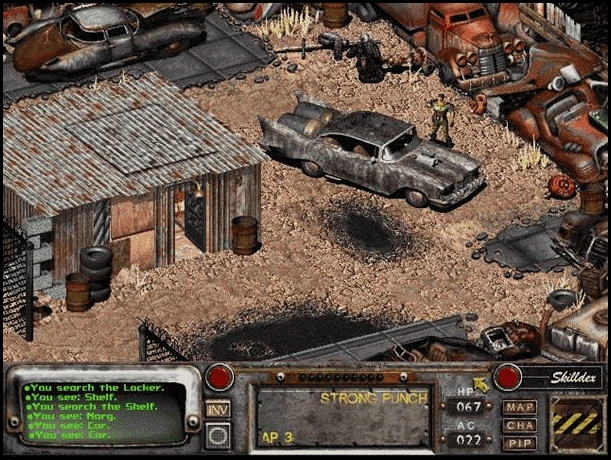Click the yellow-black hazard-striped combat panel
The width and height of the screenshot is (611, 460).
pos(577,424)
